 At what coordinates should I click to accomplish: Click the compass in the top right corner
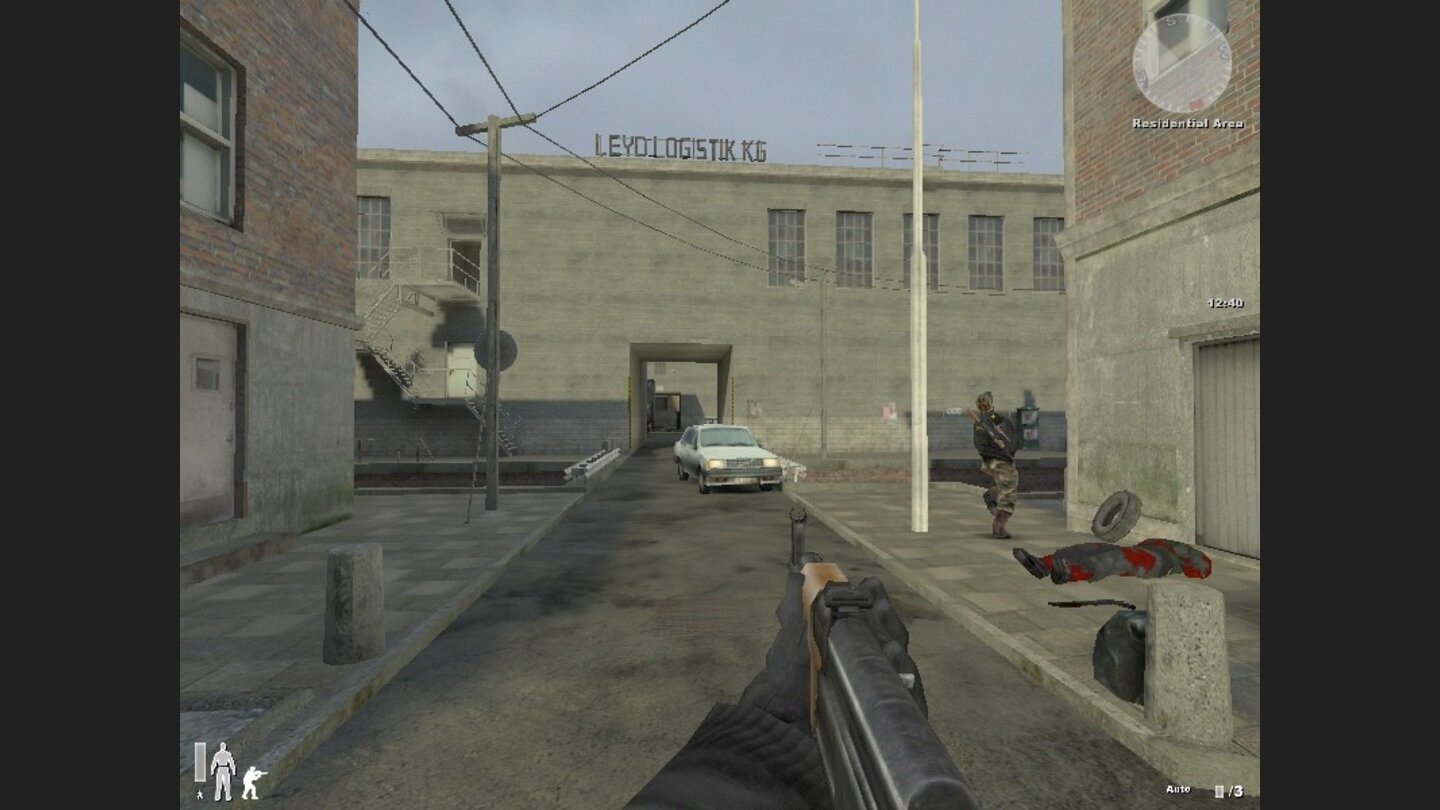click(1185, 62)
